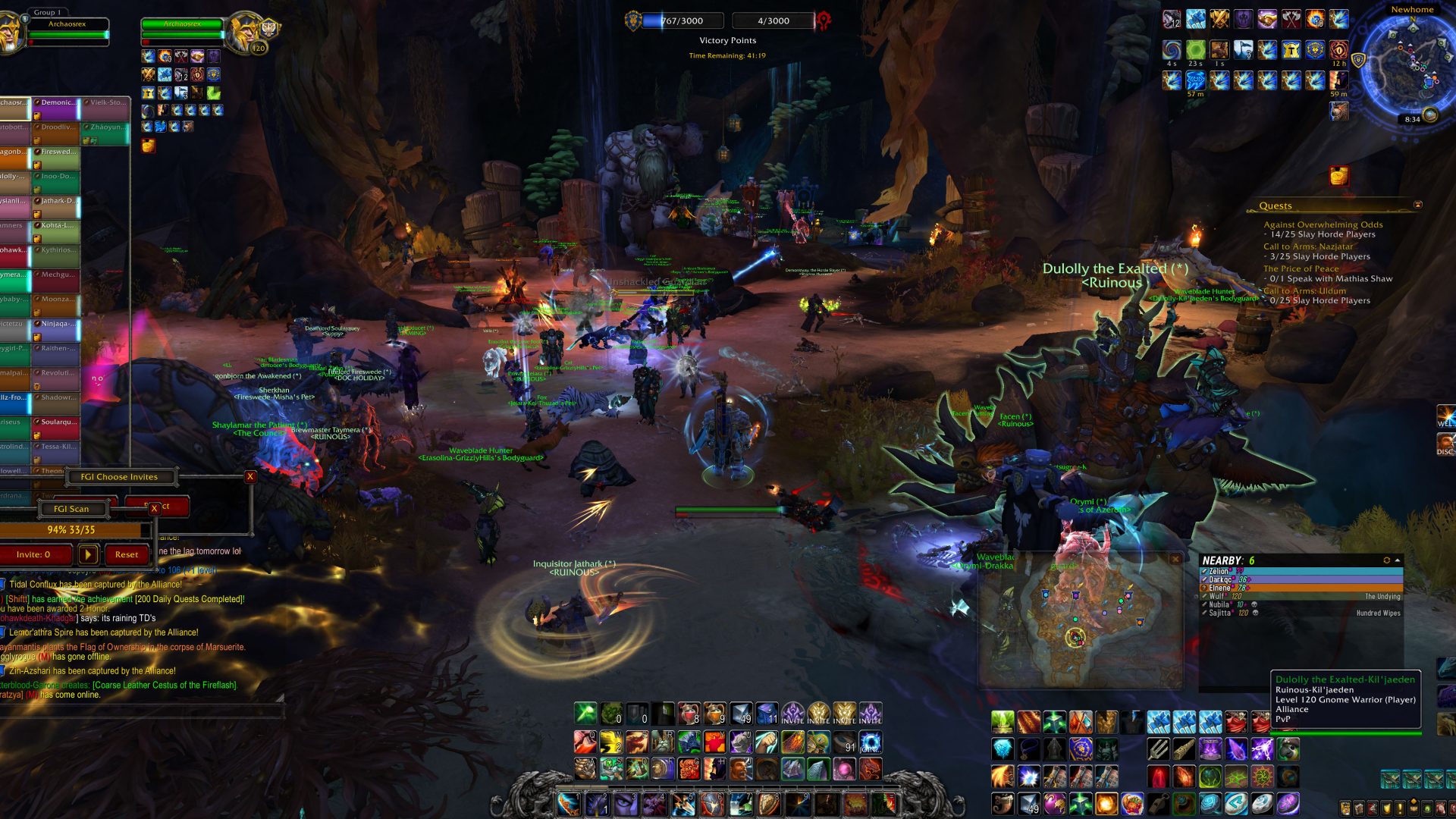
Task: Collapse the Nearby players list
Action: click(x=1398, y=560)
